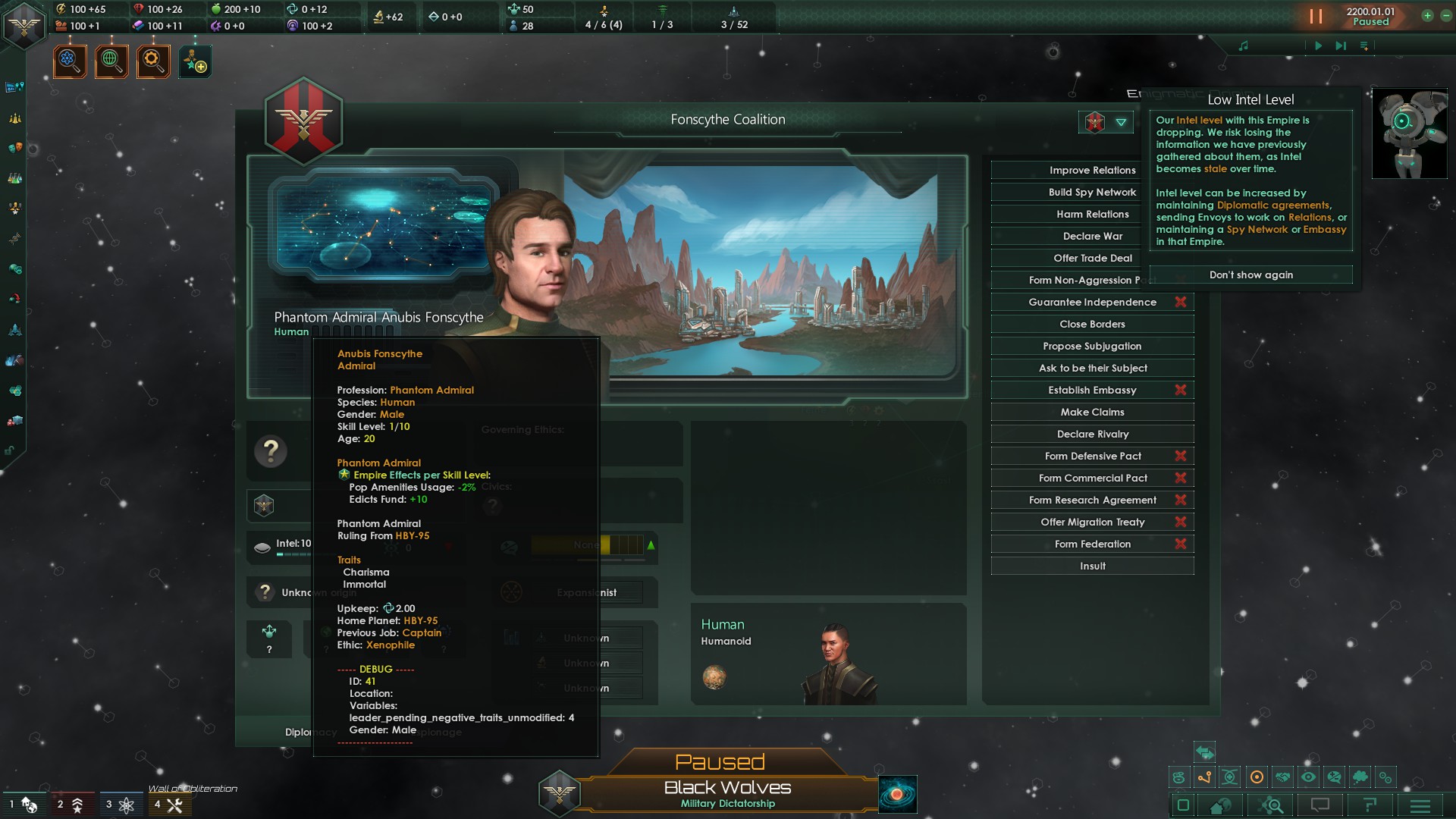The image size is (1456, 819).
Task: Open the playlist dropdown in the music player
Action: click(x=1365, y=45)
